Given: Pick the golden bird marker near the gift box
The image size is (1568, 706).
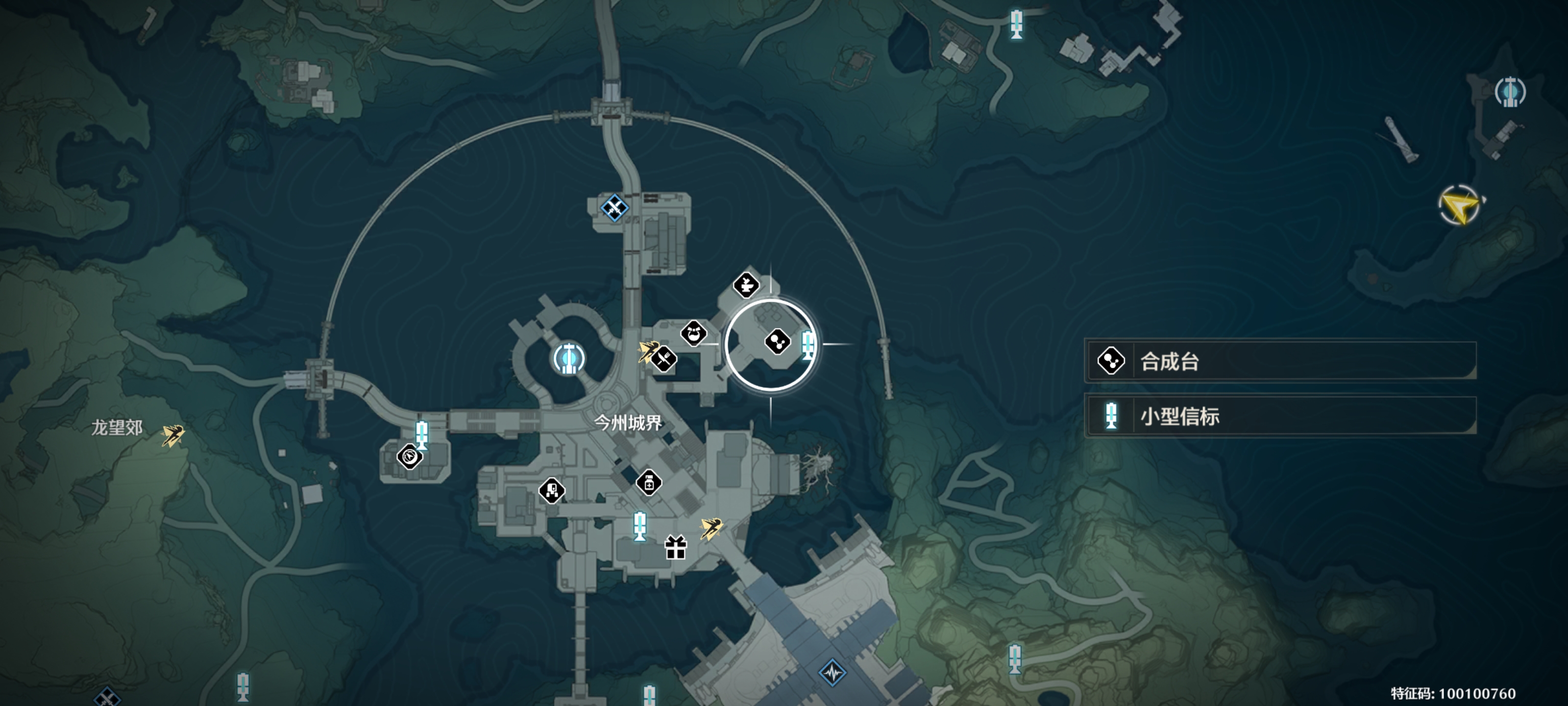Looking at the screenshot, I should (711, 528).
